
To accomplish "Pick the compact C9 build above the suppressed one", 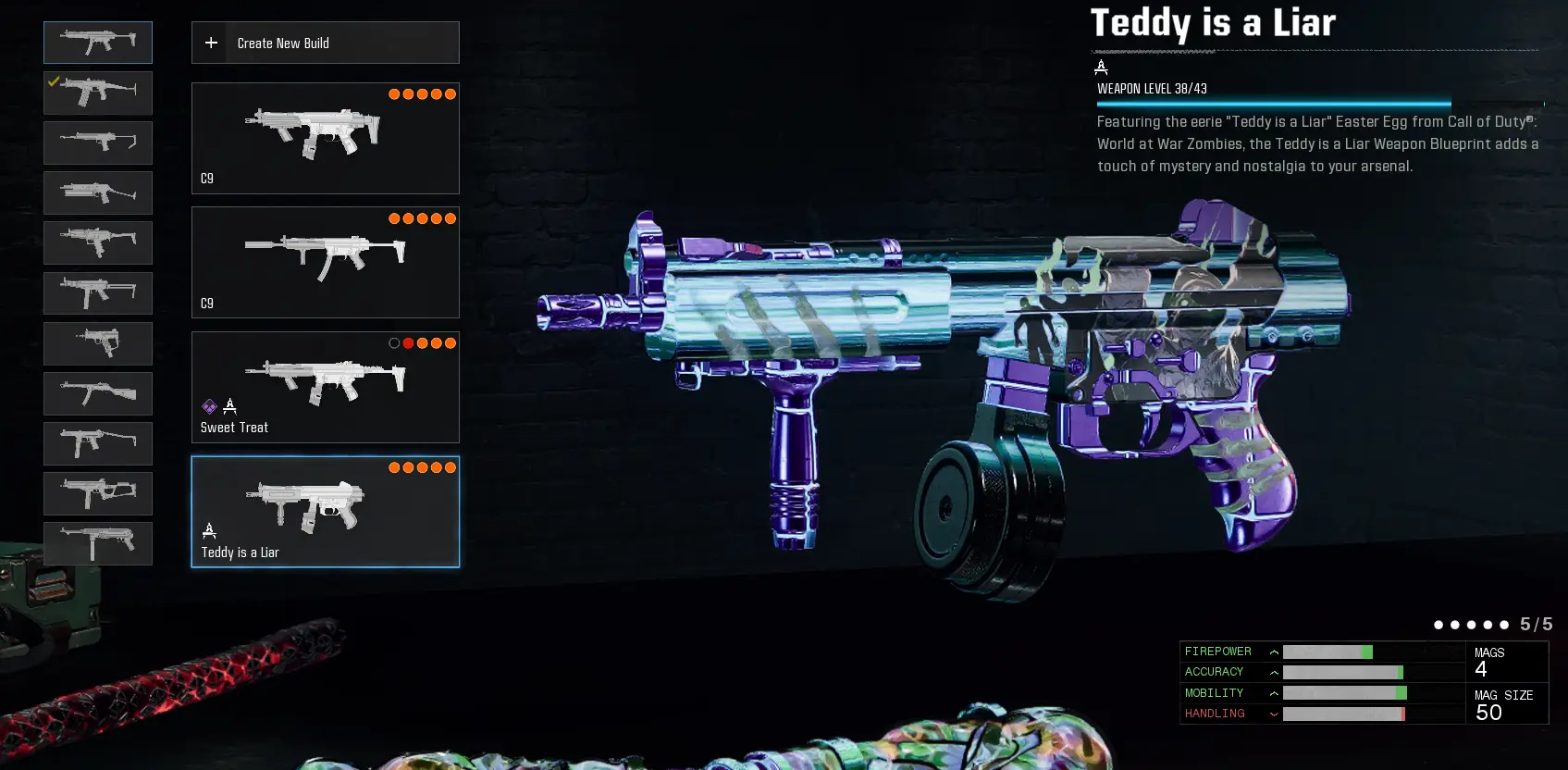I will (325, 138).
